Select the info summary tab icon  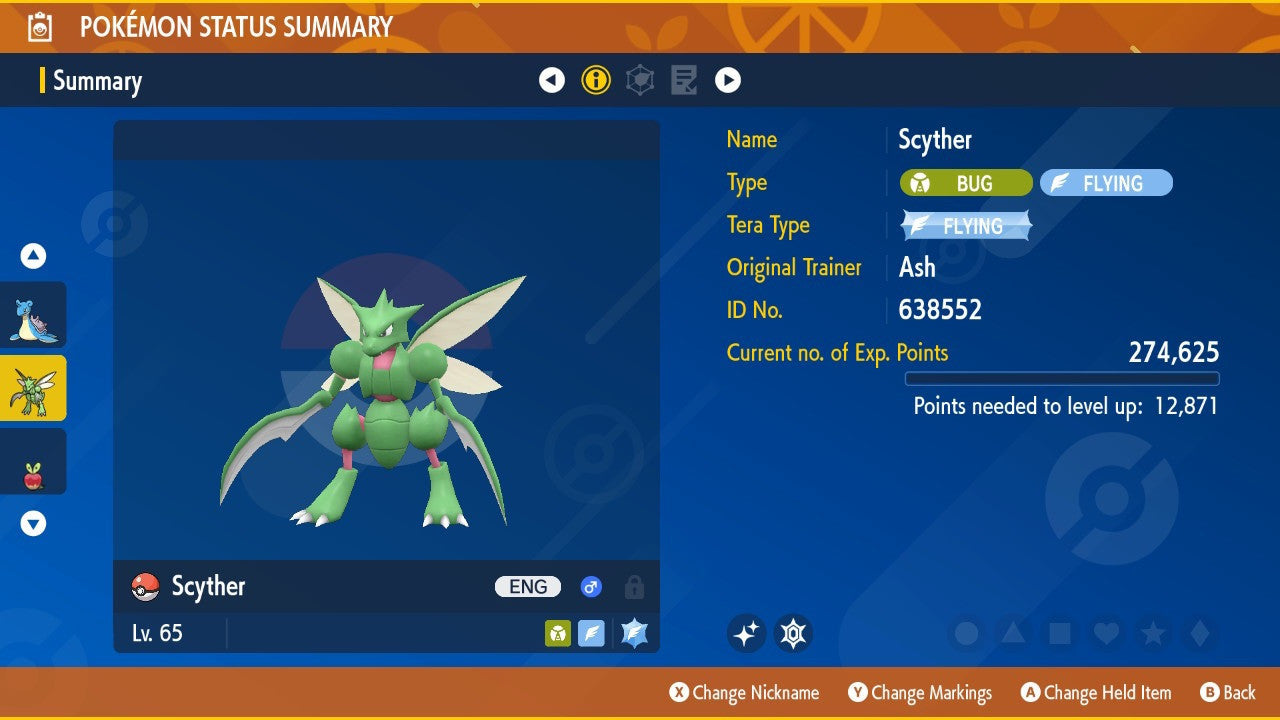click(596, 80)
